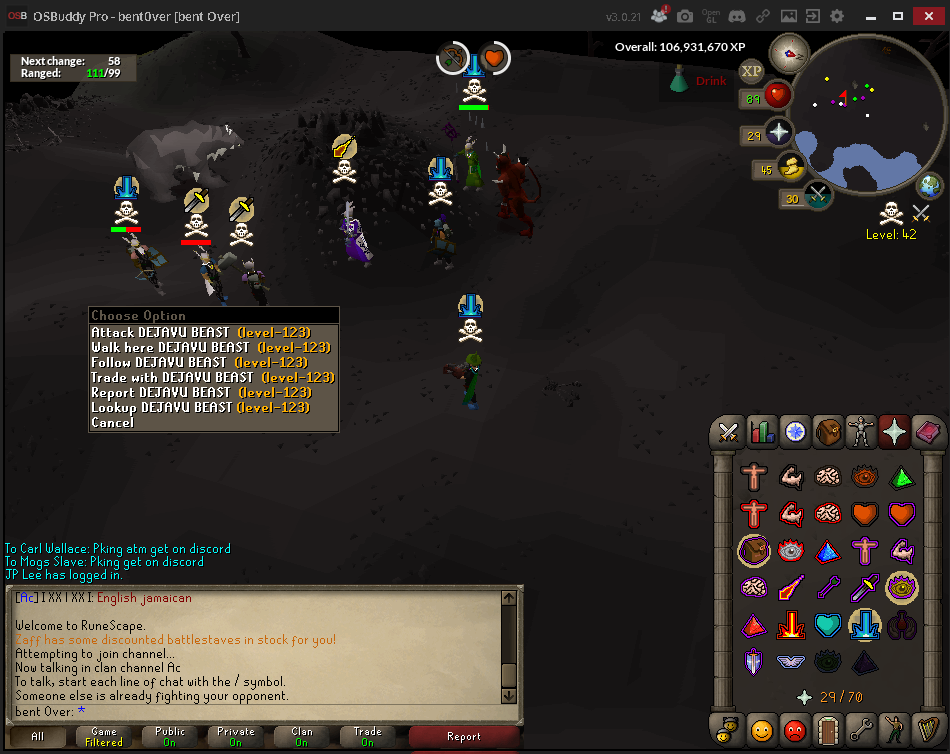Image resolution: width=950 pixels, height=754 pixels.
Task: Take a screenshot with OSBuddy camera icon
Action: point(685,17)
